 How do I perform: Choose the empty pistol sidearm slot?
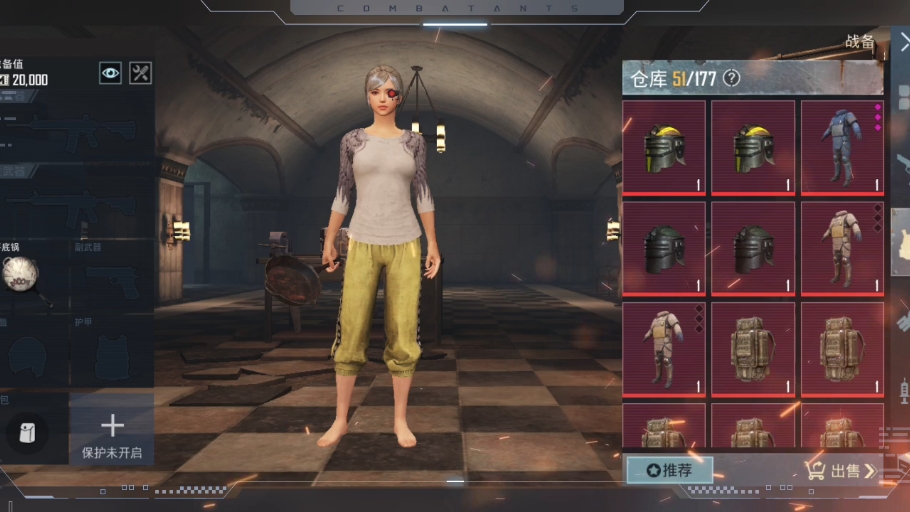(111, 283)
